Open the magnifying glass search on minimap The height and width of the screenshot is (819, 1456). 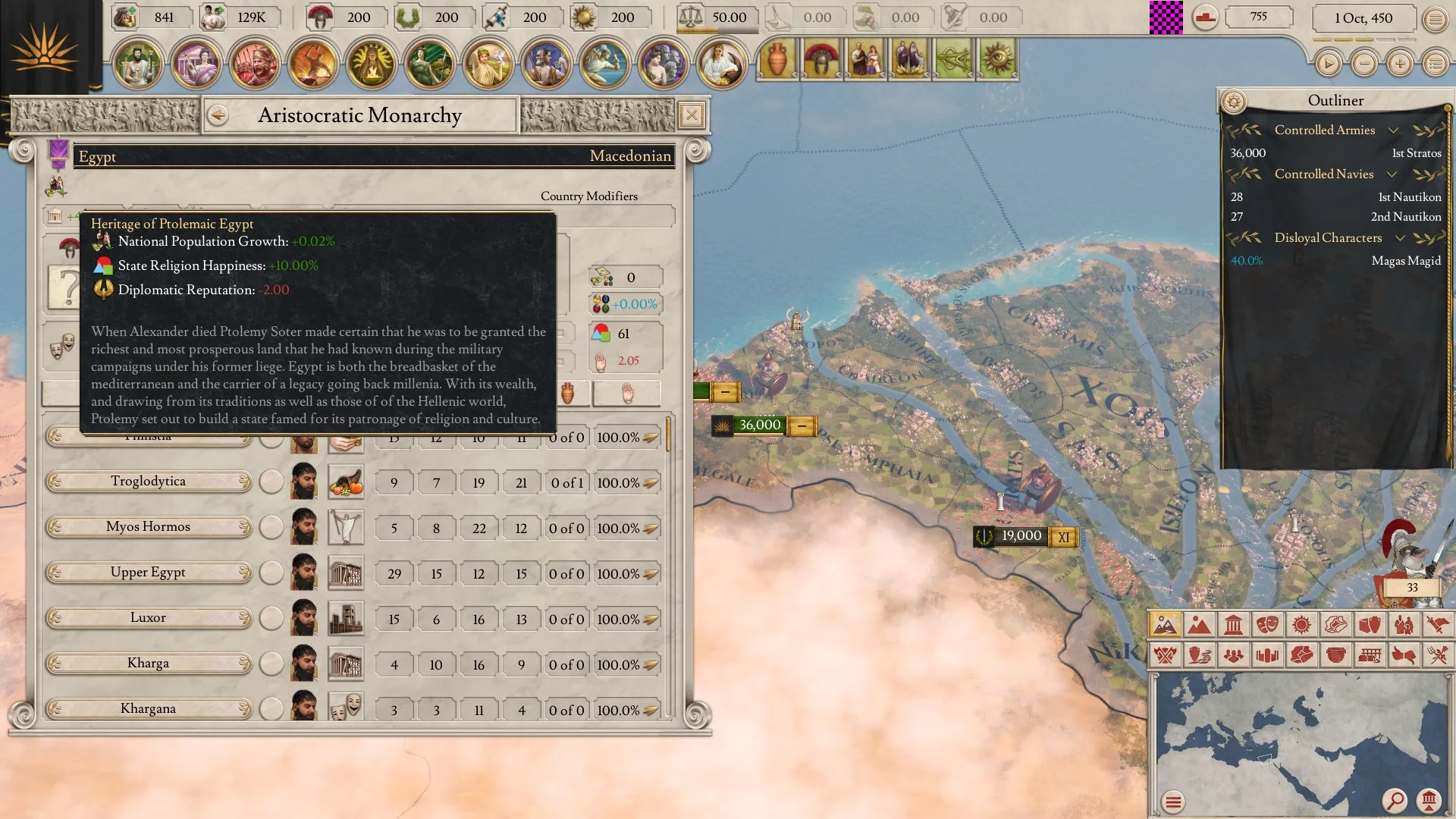(x=1394, y=800)
